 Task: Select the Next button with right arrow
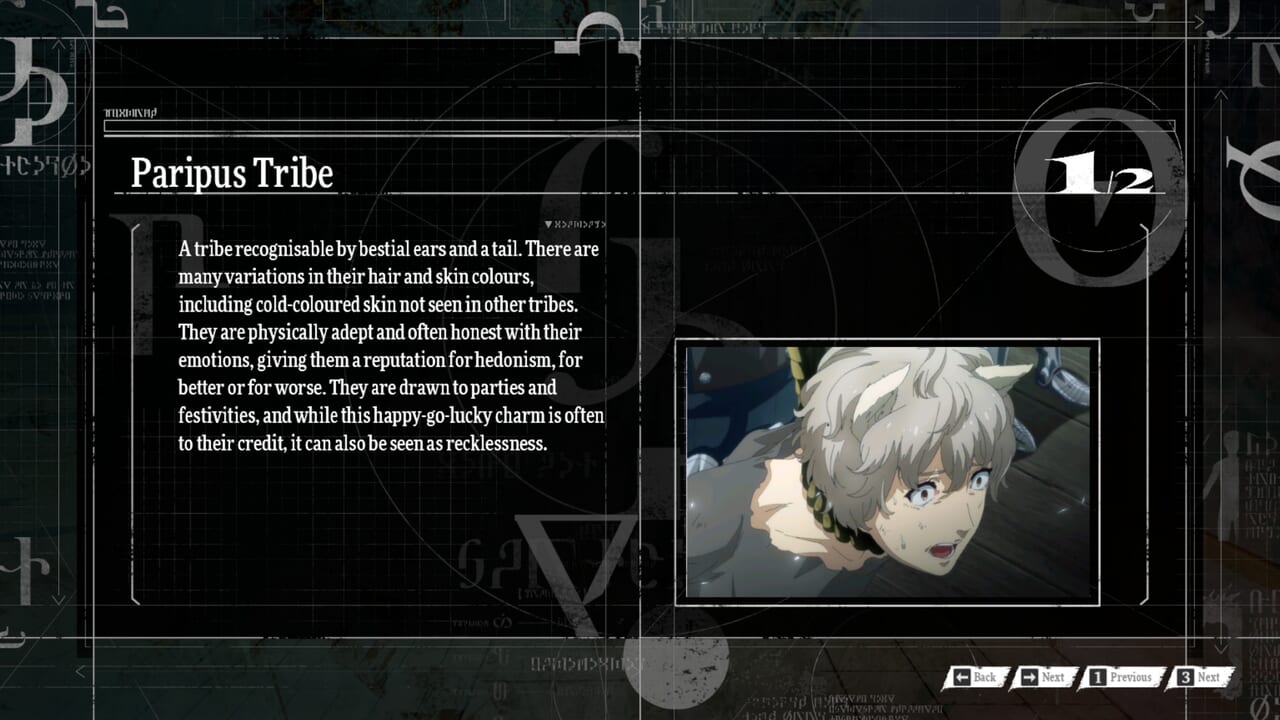point(1042,677)
